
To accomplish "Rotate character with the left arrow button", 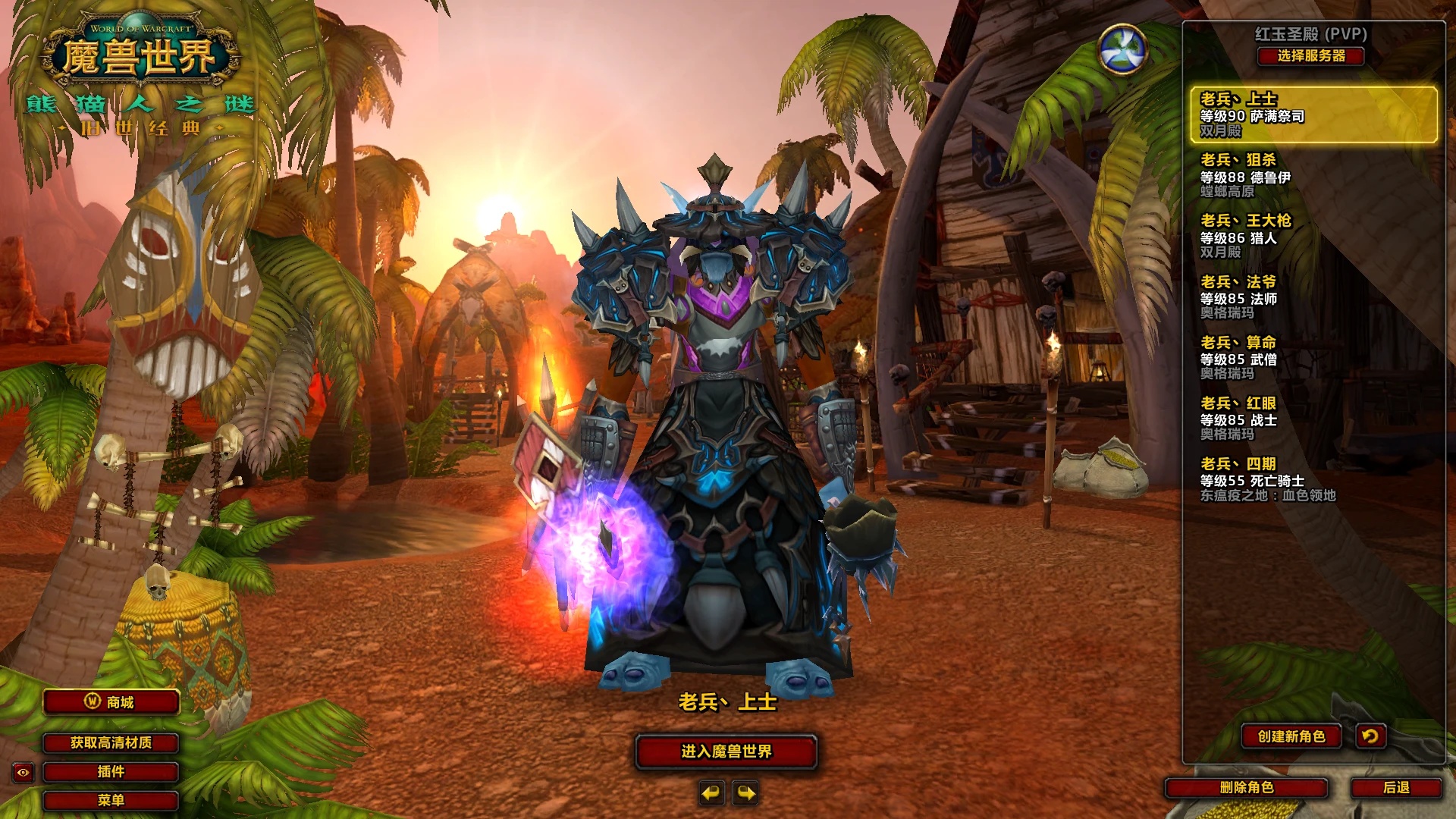I will click(x=711, y=793).
